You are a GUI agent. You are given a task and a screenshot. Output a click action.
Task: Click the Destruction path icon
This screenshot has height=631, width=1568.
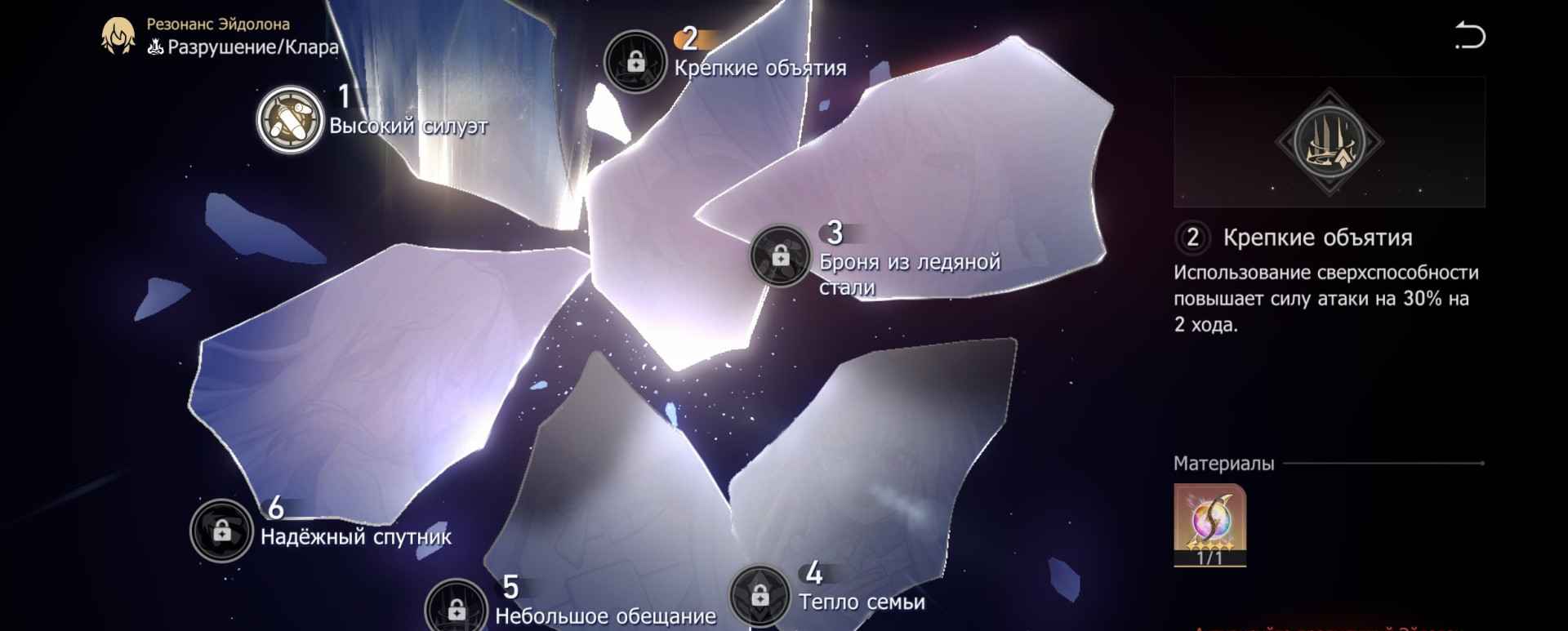point(155,47)
